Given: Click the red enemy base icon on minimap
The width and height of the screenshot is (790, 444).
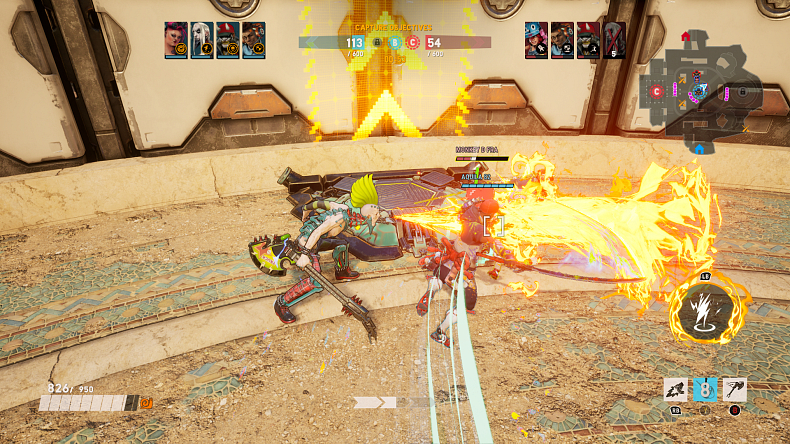Looking at the screenshot, I should click(x=686, y=37).
